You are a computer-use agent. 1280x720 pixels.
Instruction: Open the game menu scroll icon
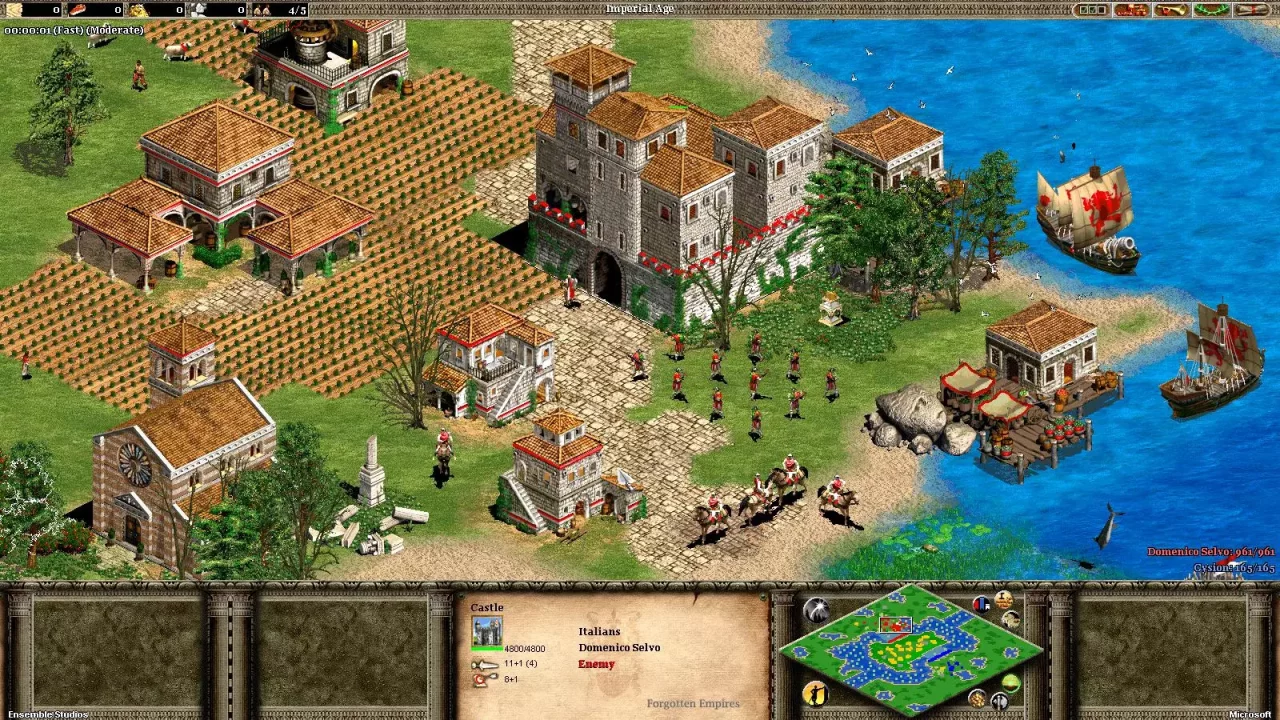point(1249,9)
